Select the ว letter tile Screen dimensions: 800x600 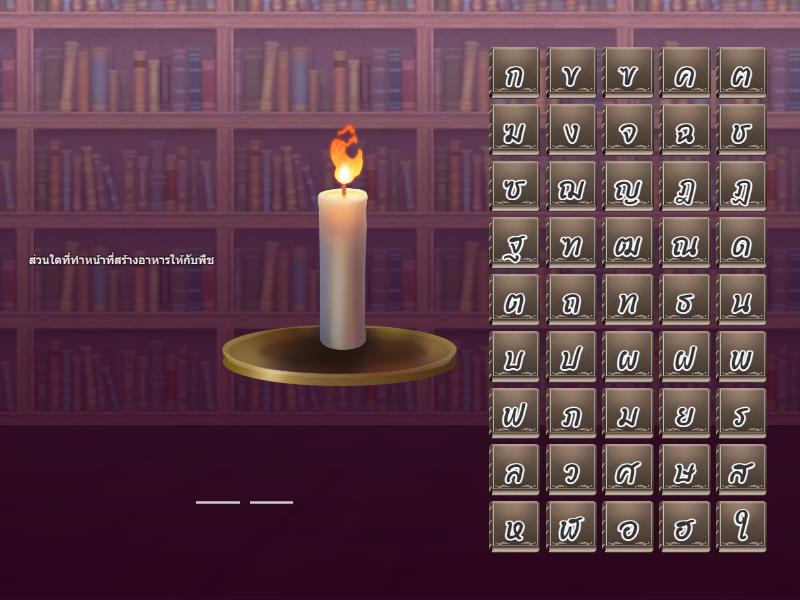tap(571, 469)
